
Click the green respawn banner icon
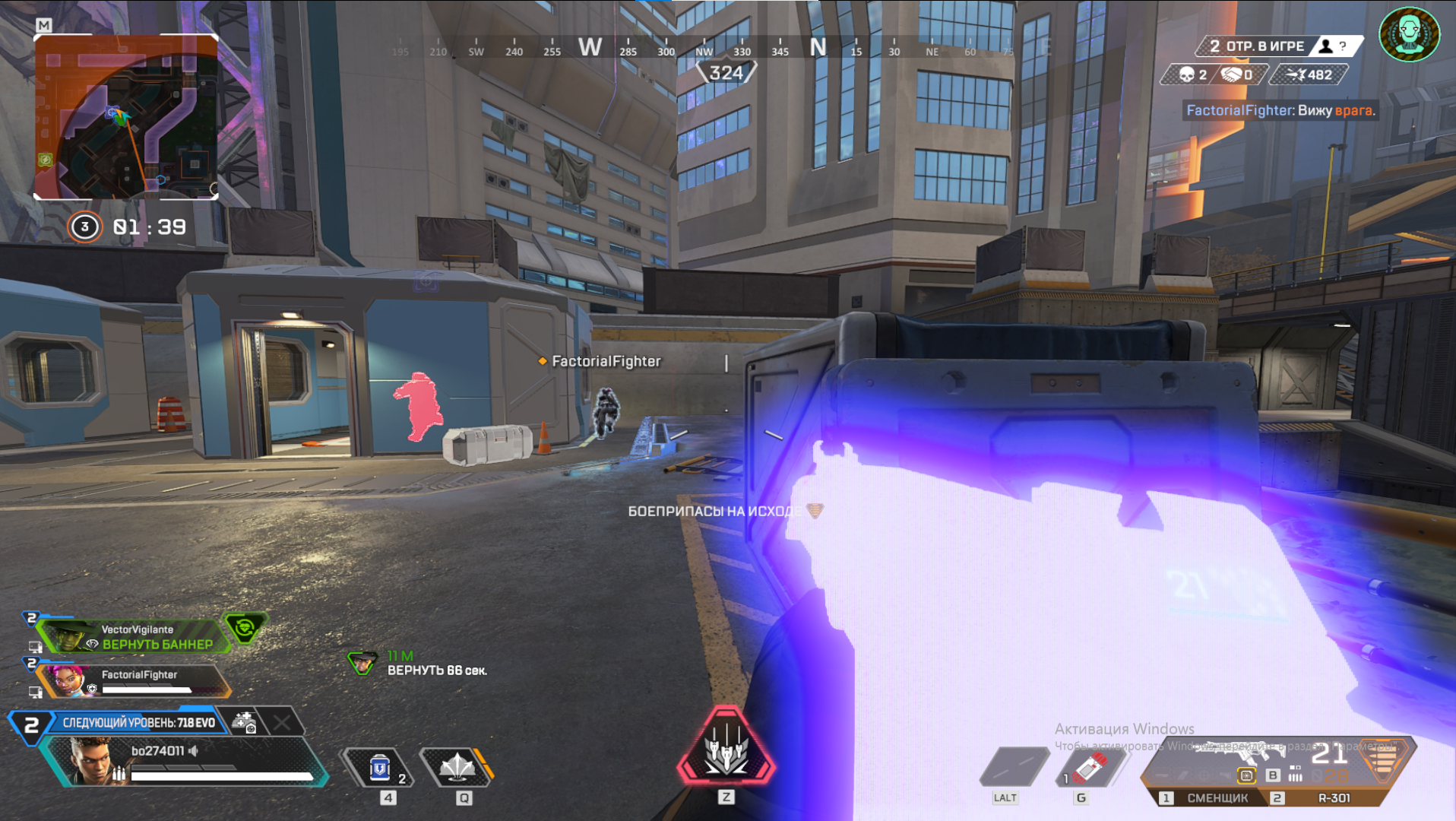point(245,629)
